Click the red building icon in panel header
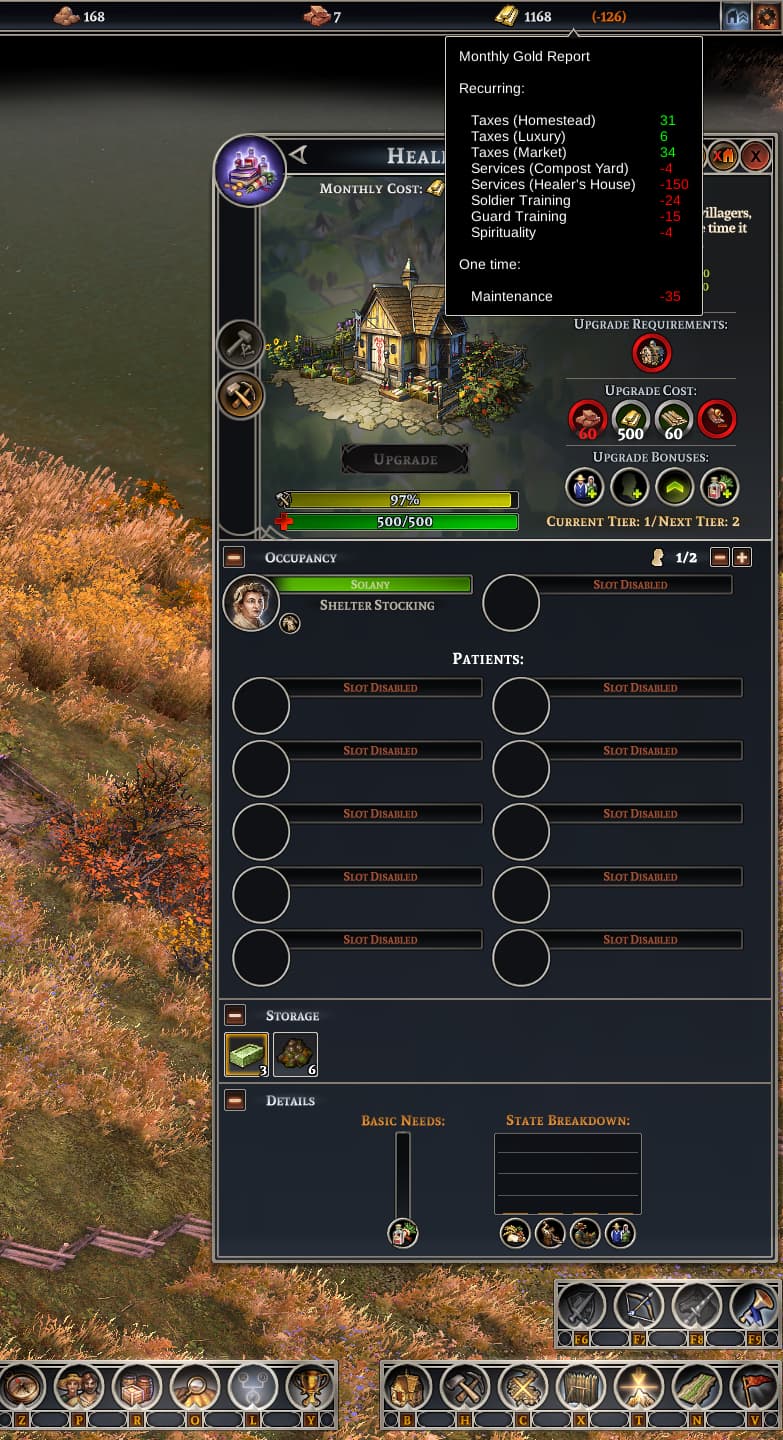Viewport: 783px width, 1440px height. tap(723, 156)
